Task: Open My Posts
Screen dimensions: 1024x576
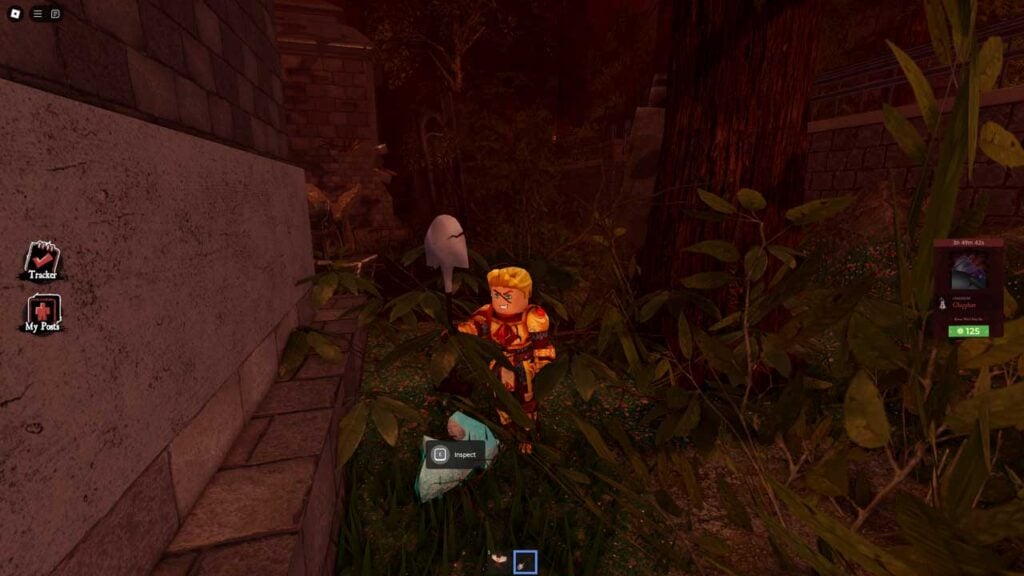Action: [x=42, y=314]
